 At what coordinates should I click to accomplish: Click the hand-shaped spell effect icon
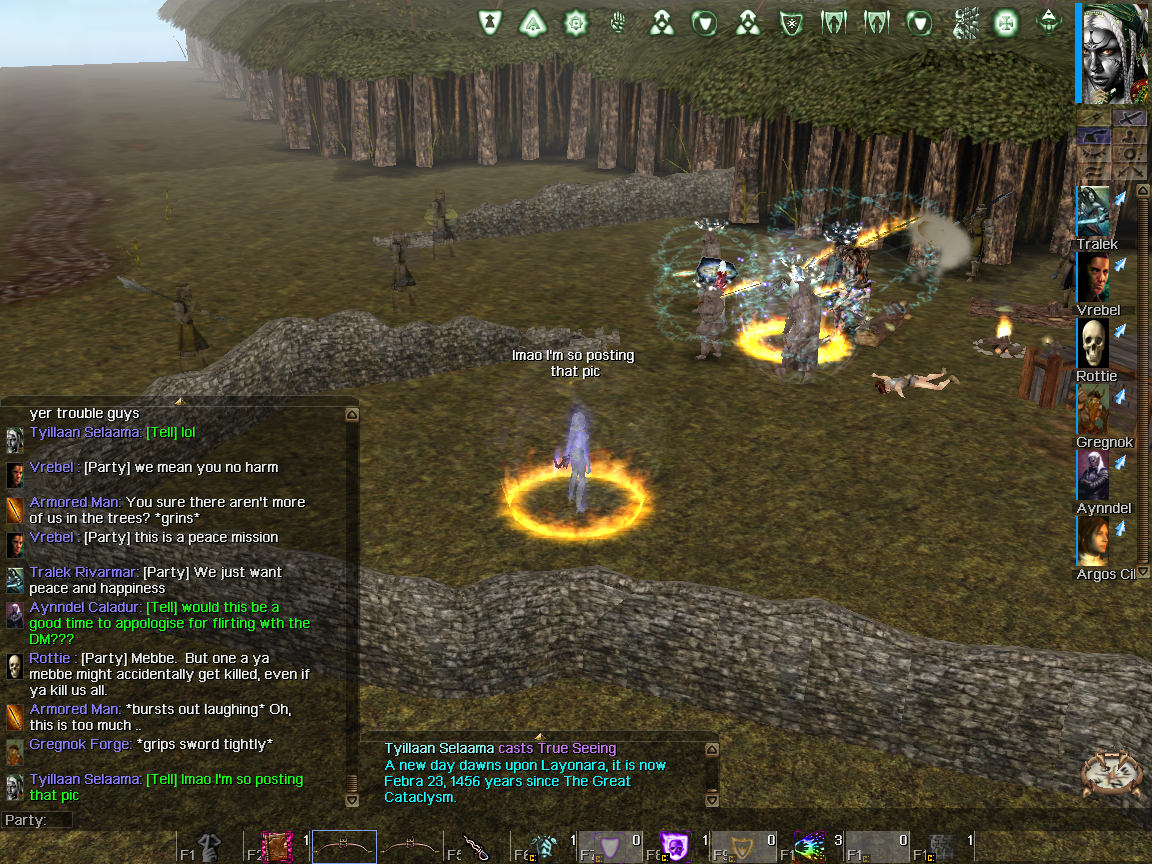point(618,22)
